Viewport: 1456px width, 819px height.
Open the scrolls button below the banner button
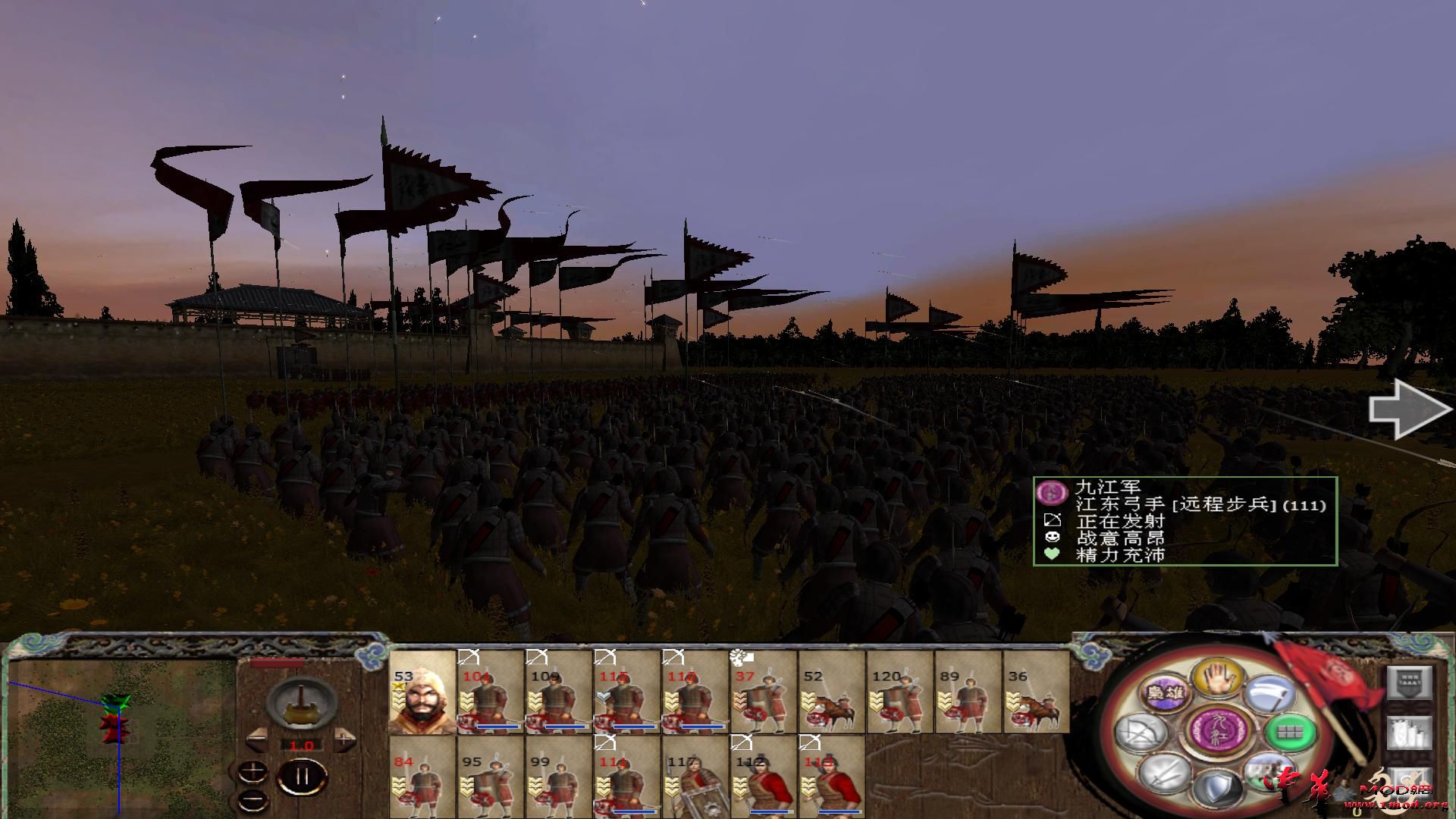[x=1410, y=733]
